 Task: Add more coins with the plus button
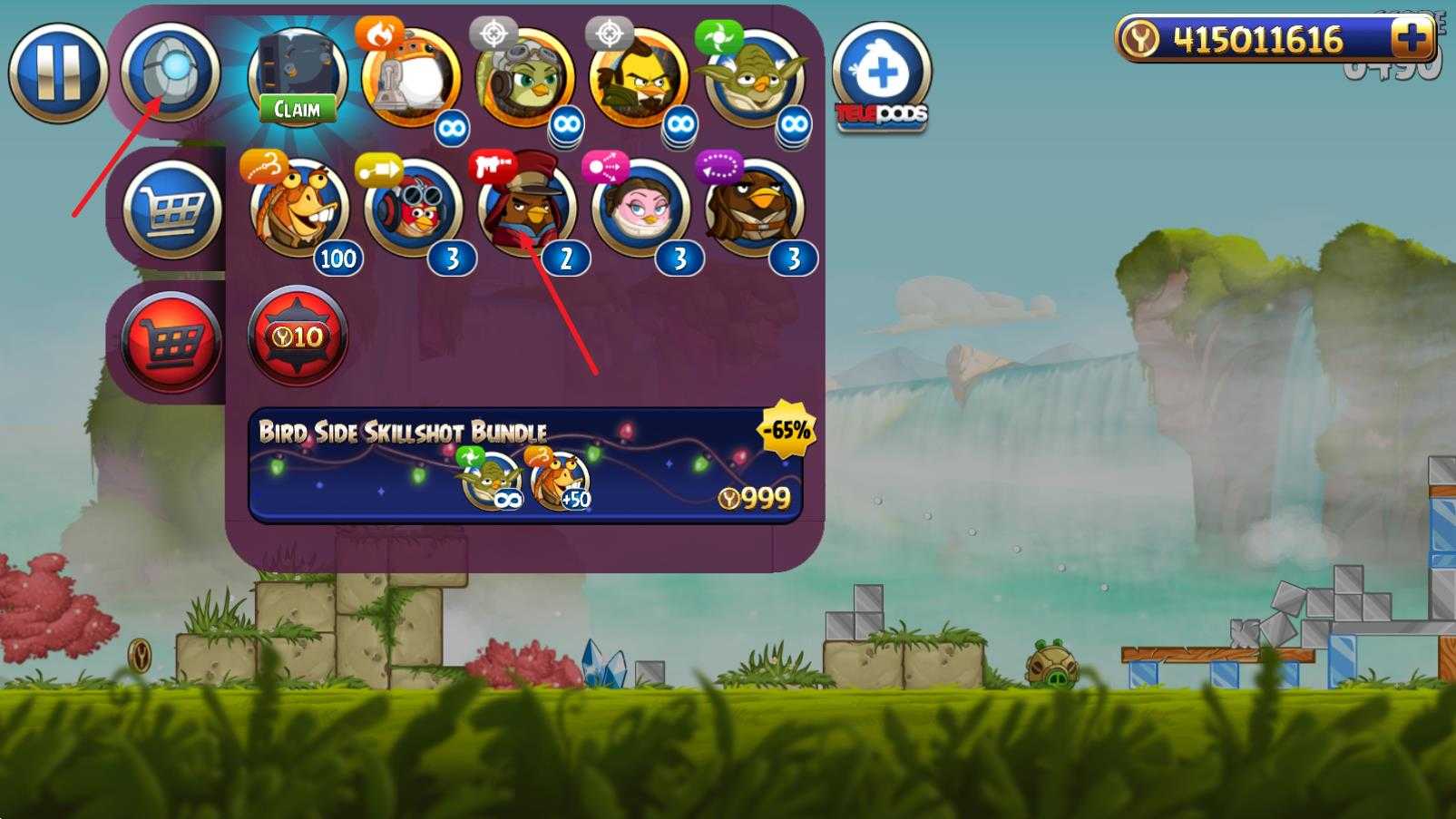click(x=1411, y=39)
